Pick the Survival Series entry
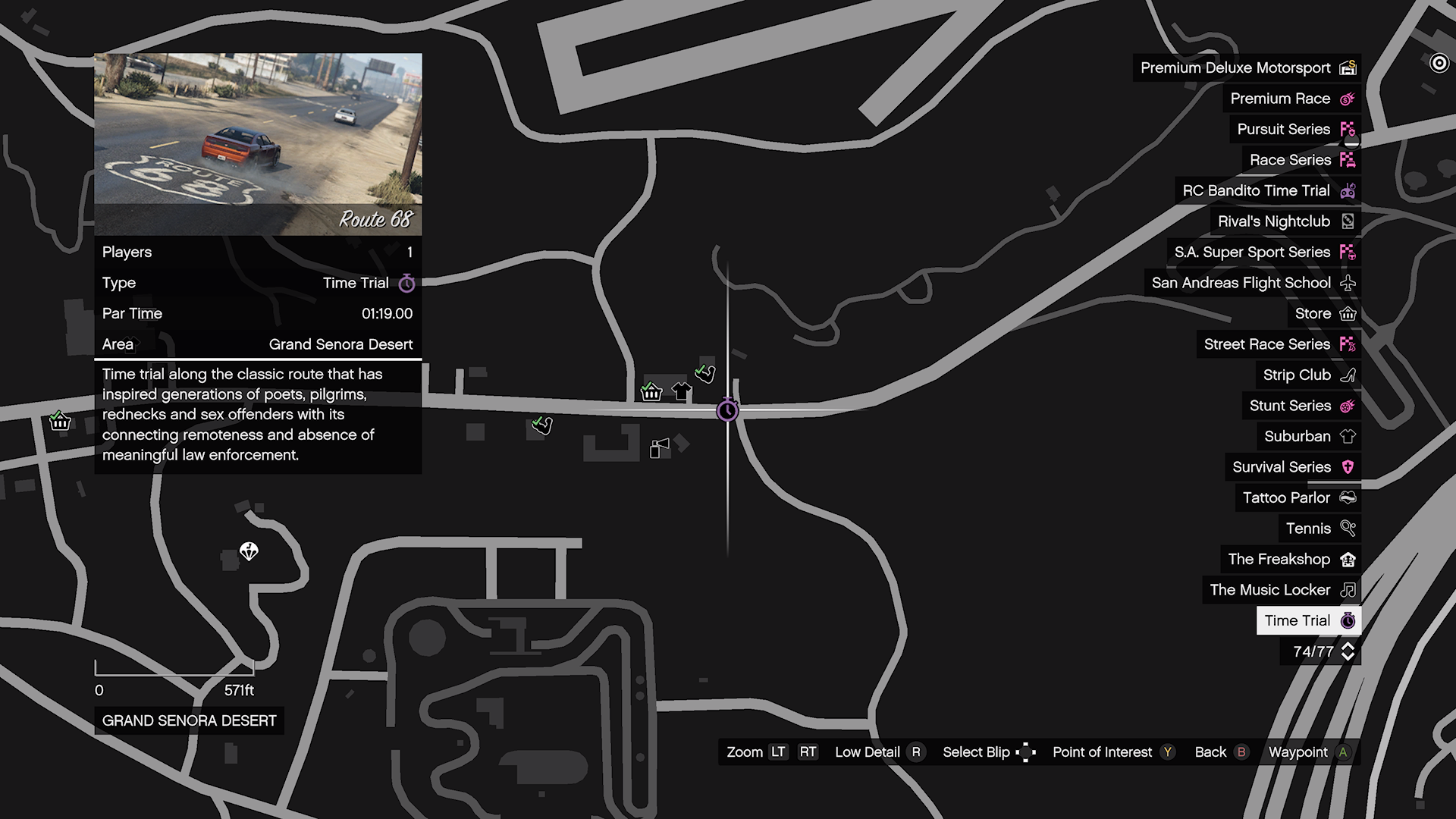 [x=1293, y=467]
